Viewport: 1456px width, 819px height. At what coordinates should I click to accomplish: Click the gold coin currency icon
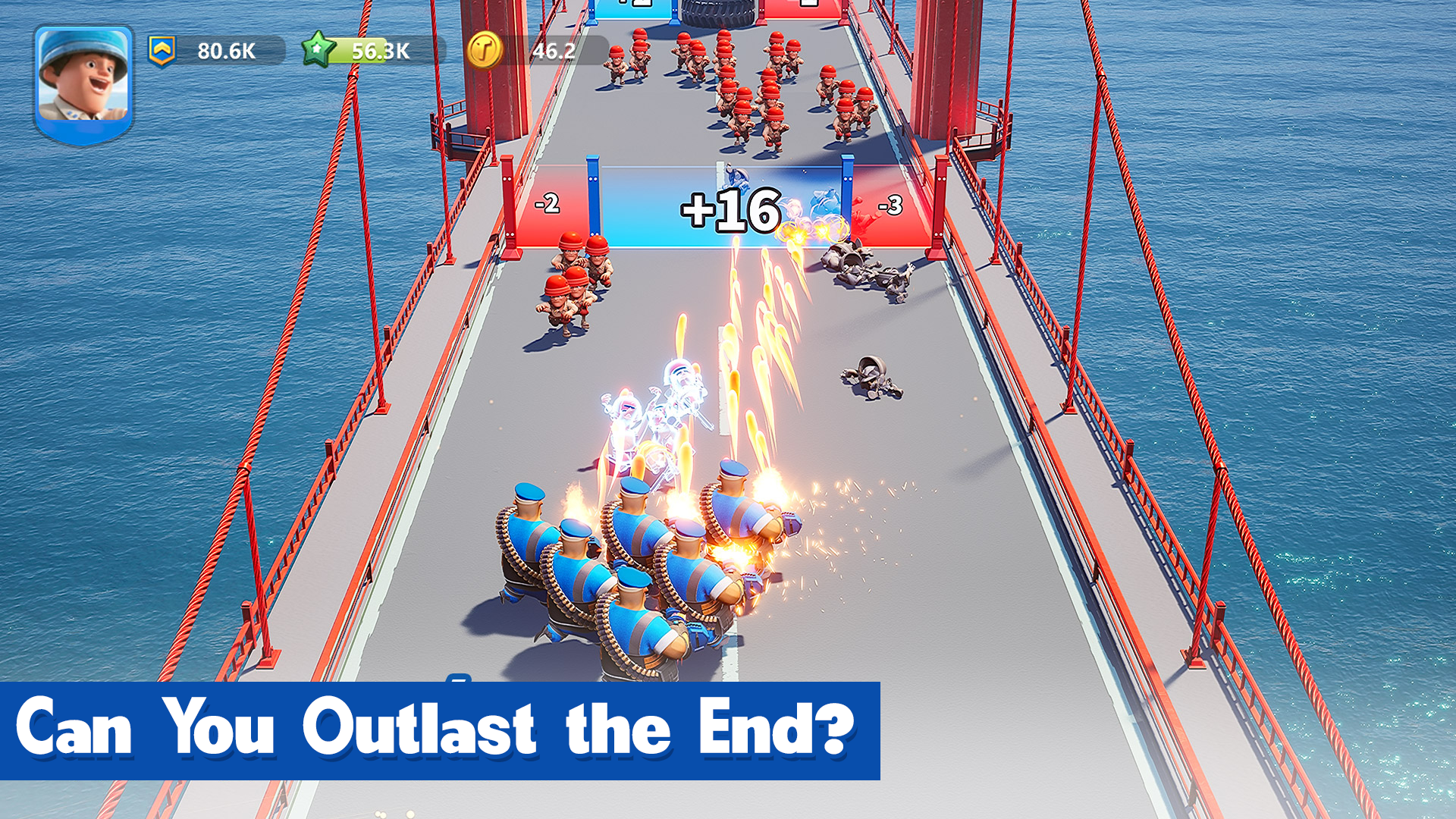[x=486, y=48]
